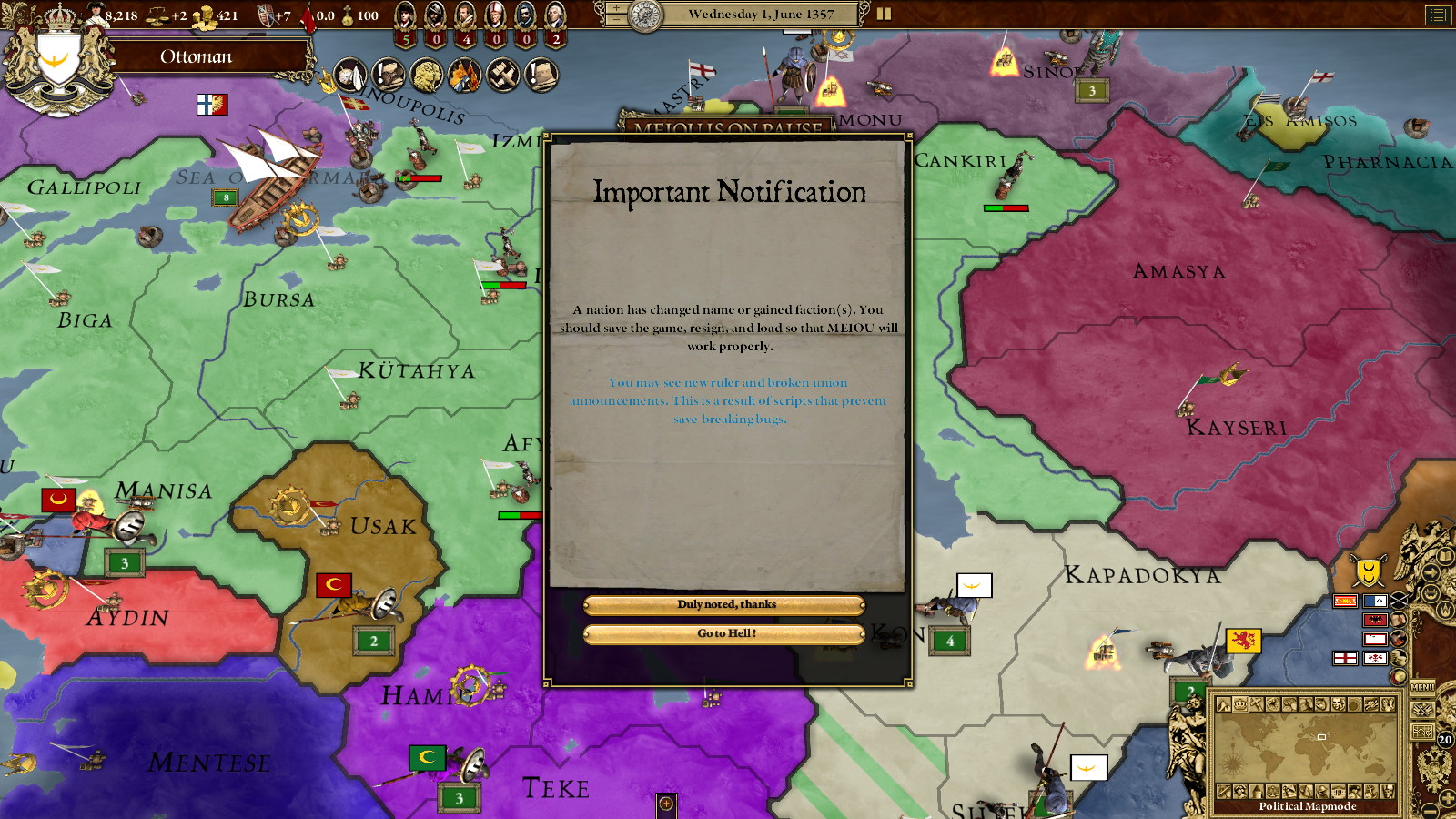Image resolution: width=1456 pixels, height=819 pixels.
Task: Click the crossed swords yellow shield icon
Action: click(x=1368, y=571)
